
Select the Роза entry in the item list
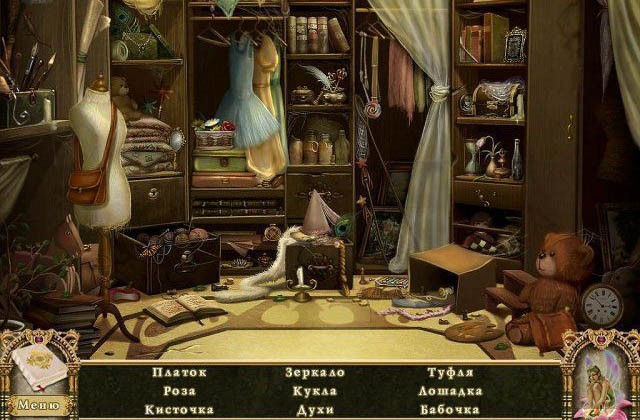pos(180,391)
